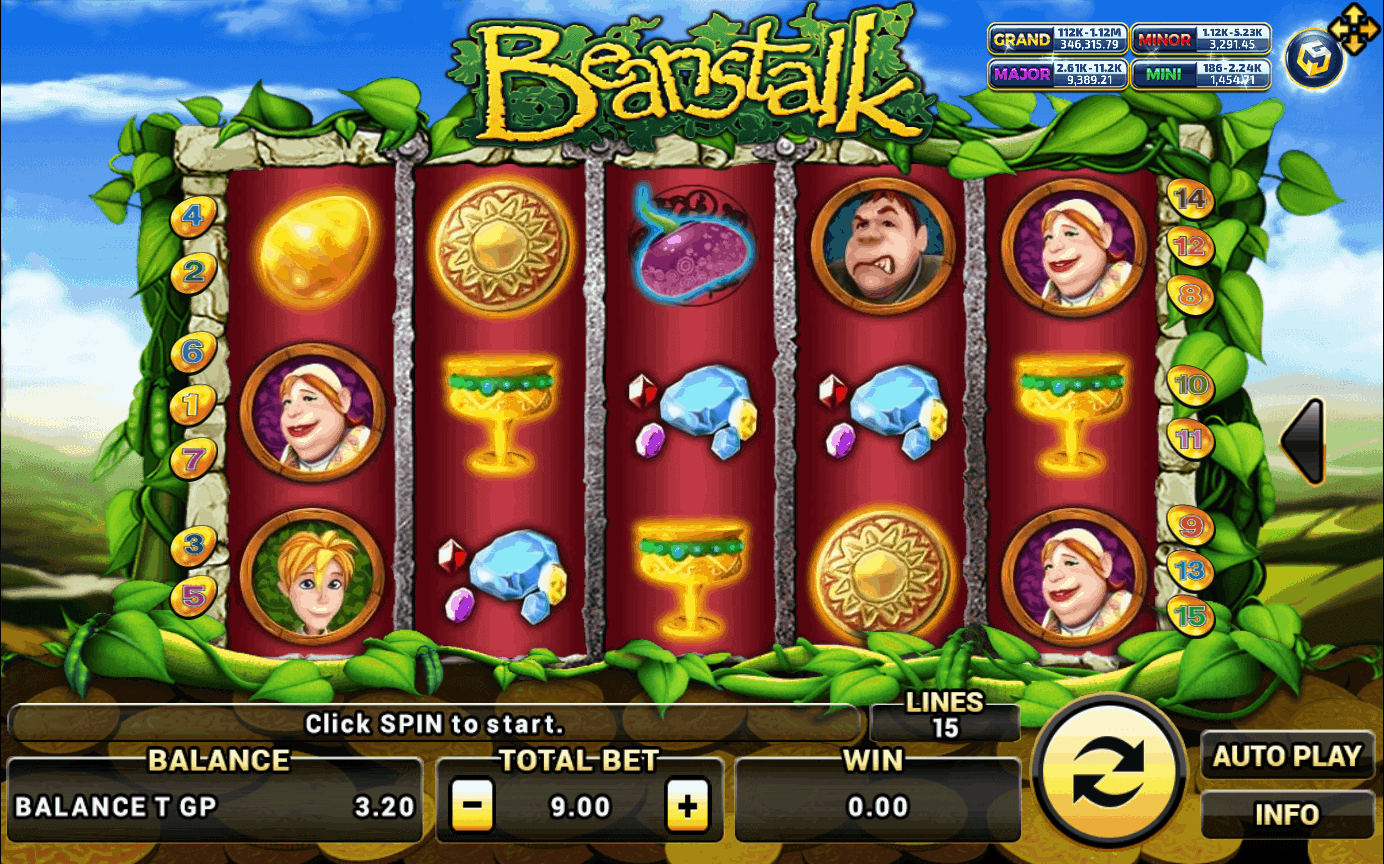Show the Info paytable
The height and width of the screenshot is (864, 1384).
click(1287, 814)
